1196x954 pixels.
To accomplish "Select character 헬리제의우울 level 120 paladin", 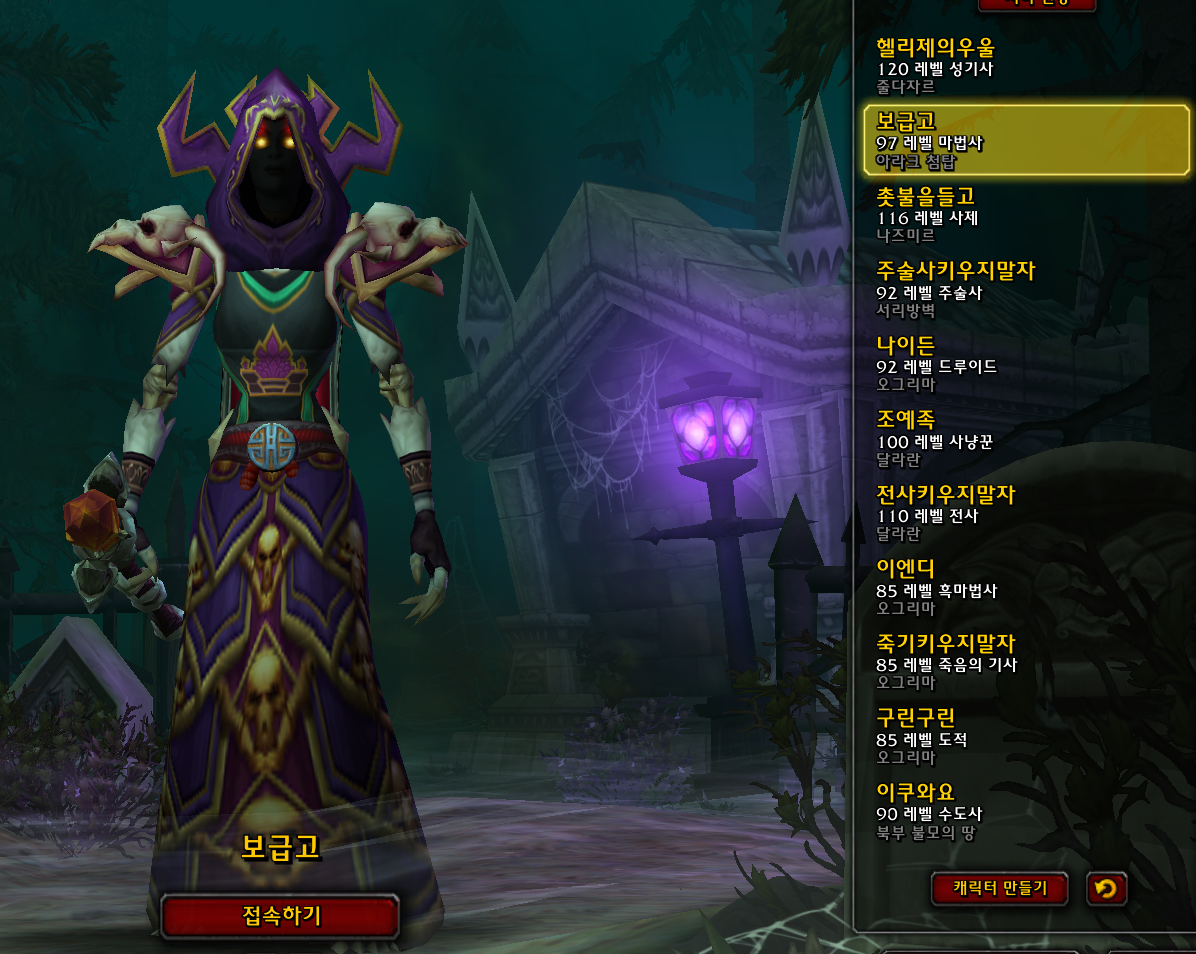I will coord(1025,66).
